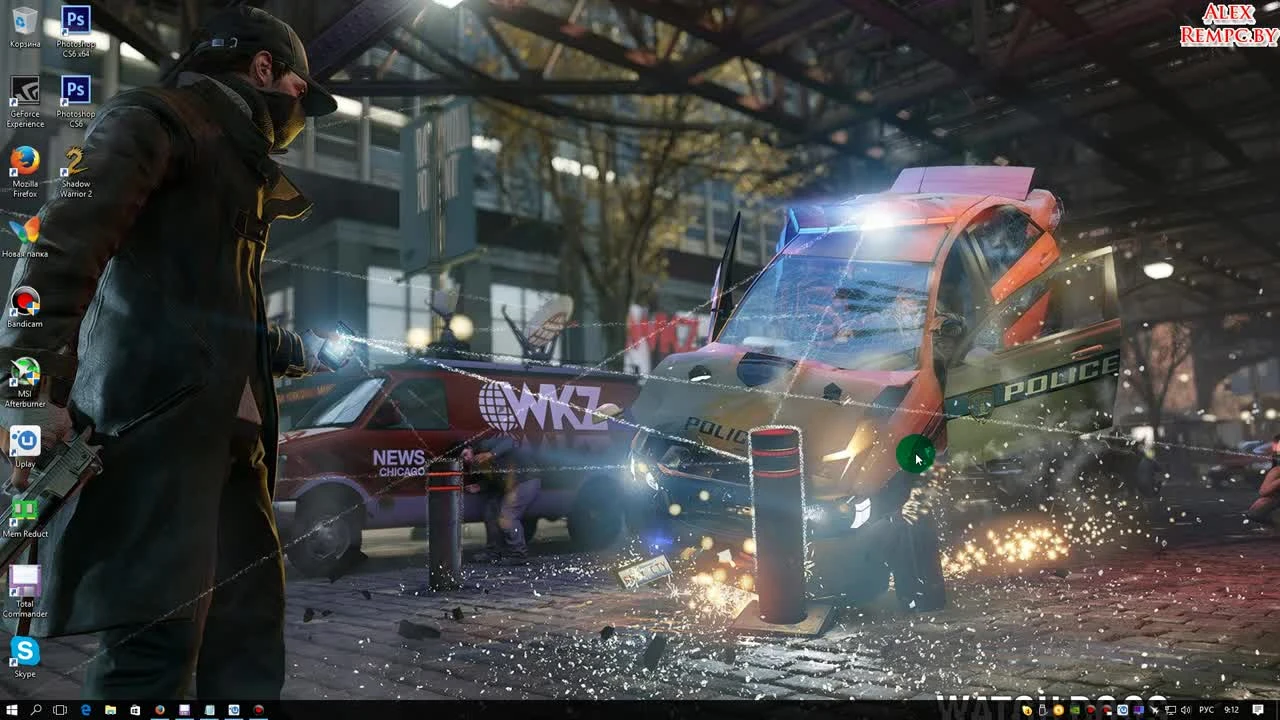Open the network status tray icon
1280x720 pixels.
click(x=1170, y=711)
